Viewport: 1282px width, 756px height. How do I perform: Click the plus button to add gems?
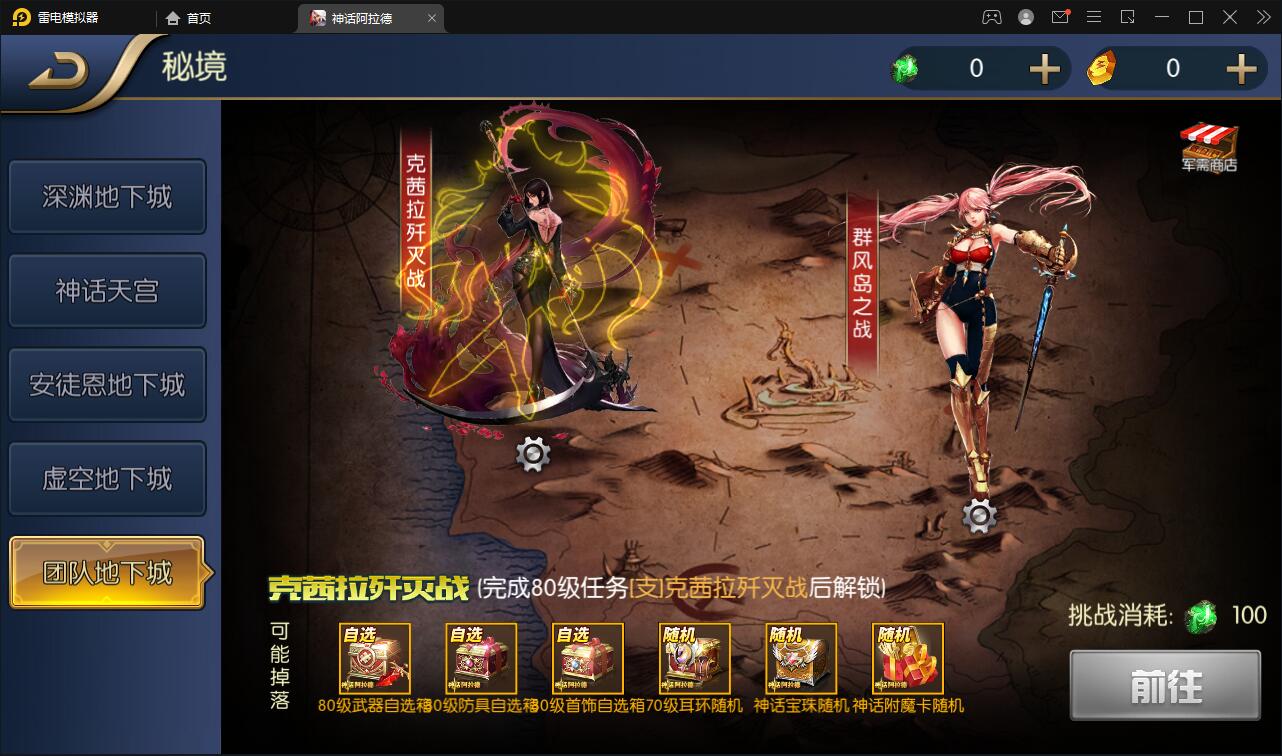[1043, 68]
